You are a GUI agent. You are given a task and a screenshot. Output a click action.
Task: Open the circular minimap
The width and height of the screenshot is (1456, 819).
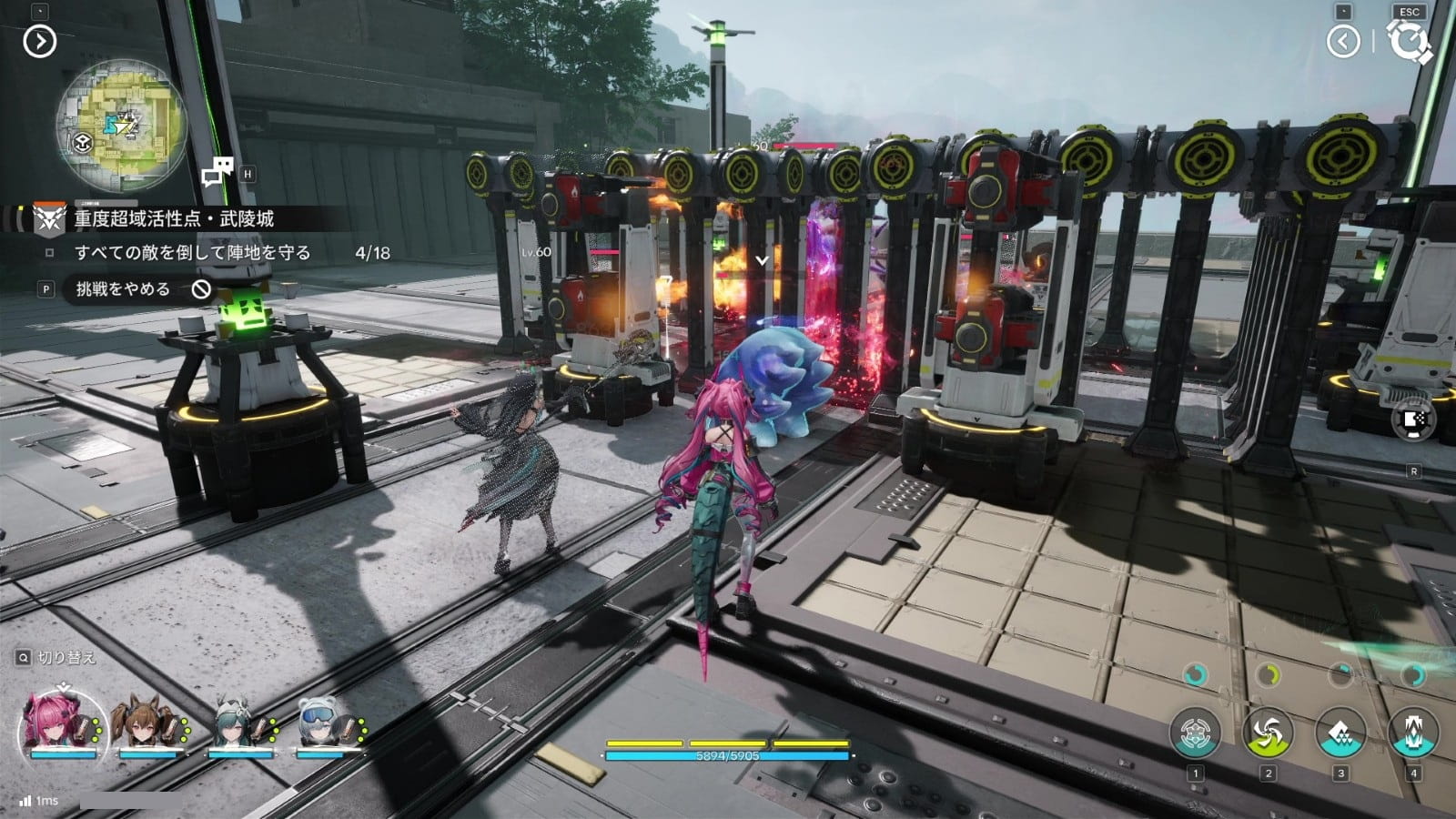pos(121,125)
